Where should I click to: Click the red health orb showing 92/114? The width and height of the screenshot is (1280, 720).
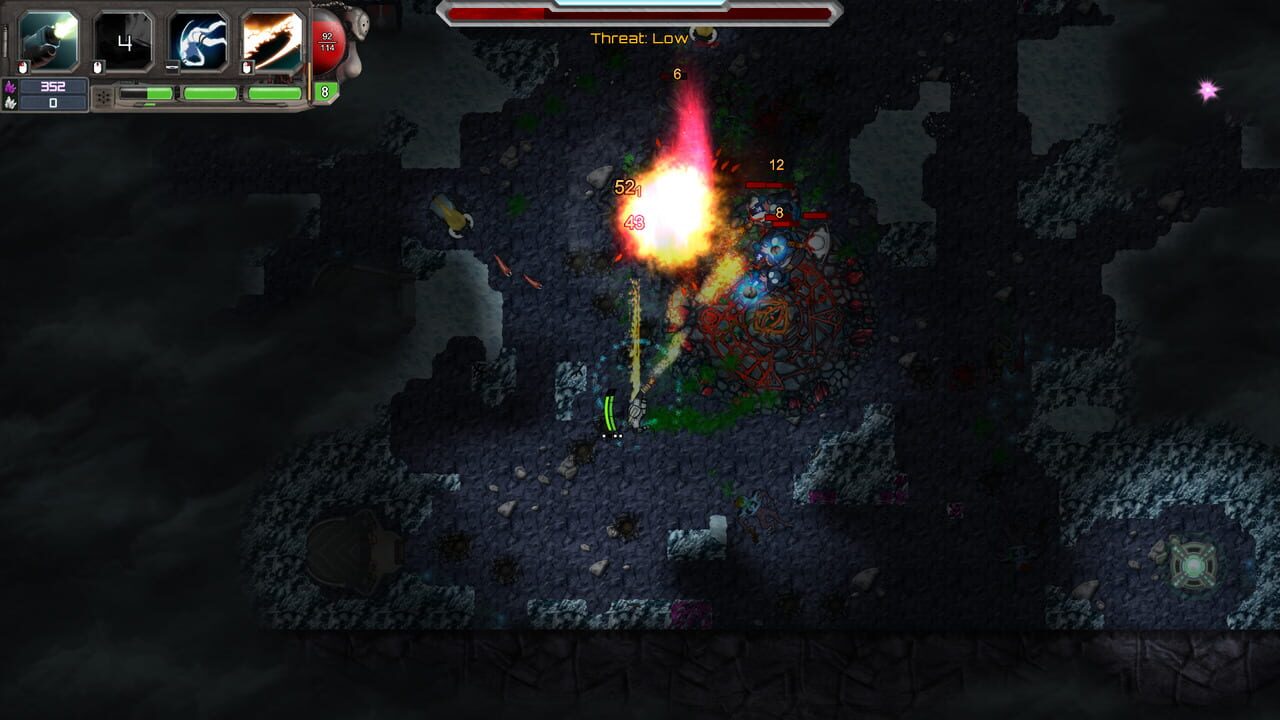point(327,42)
